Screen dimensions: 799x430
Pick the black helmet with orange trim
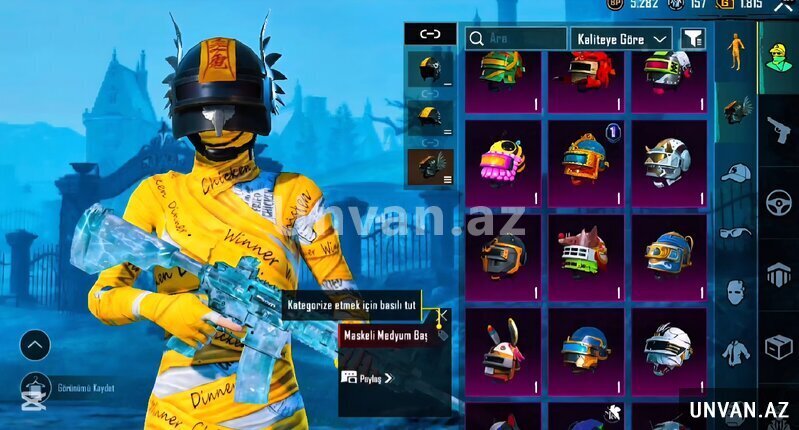coord(503,254)
